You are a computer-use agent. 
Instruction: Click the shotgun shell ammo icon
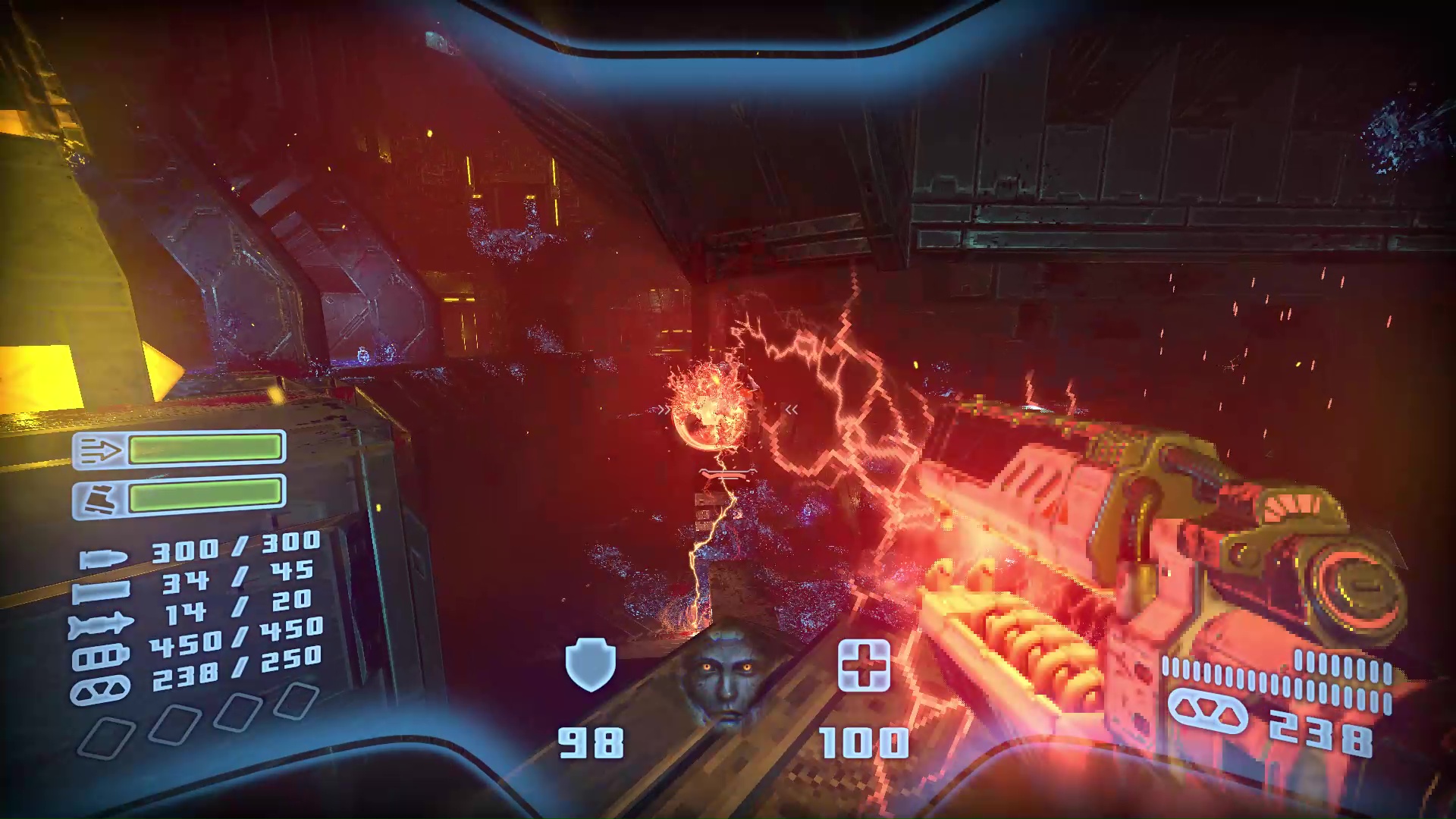[102, 592]
